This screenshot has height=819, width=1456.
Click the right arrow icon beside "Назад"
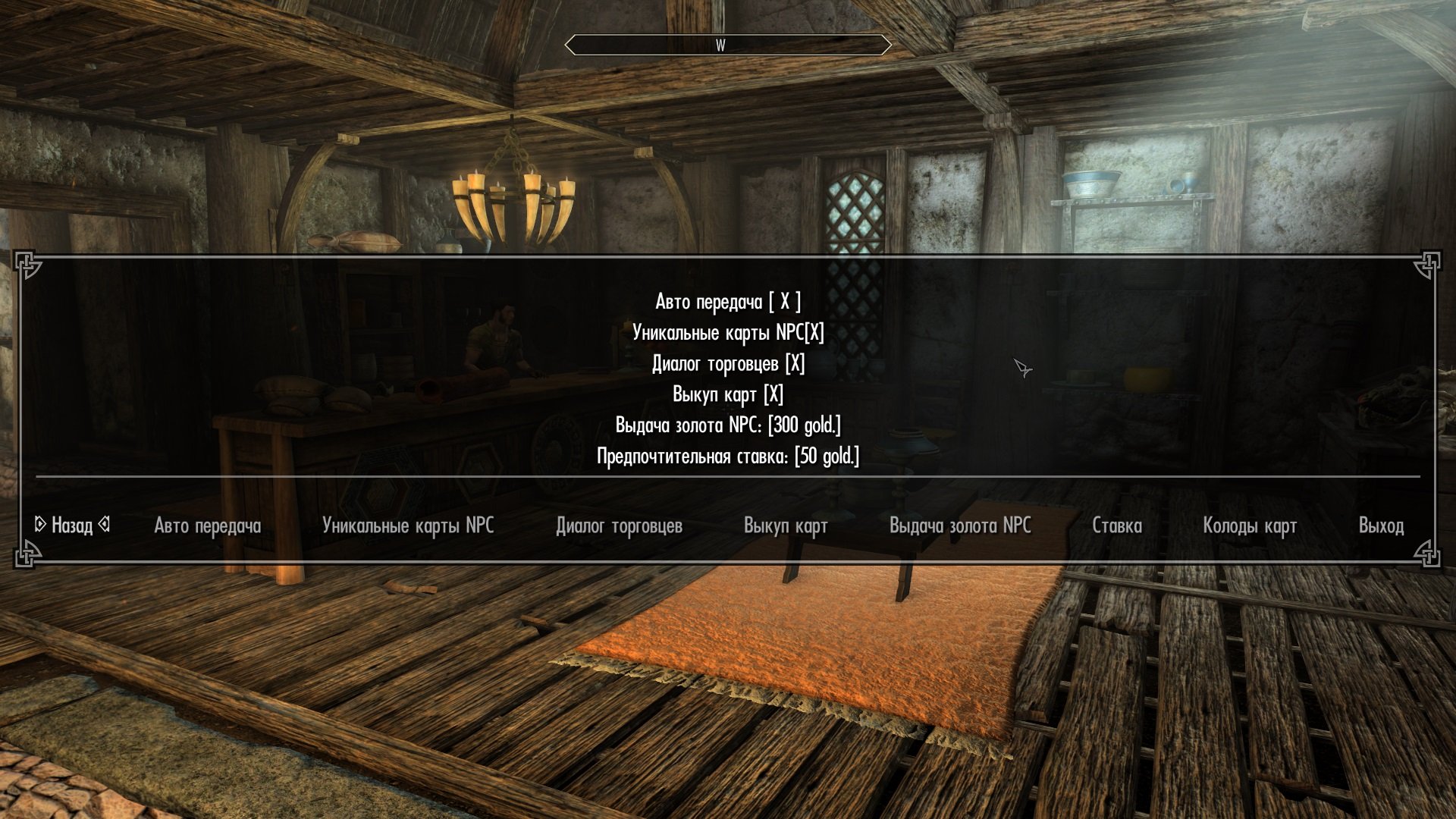point(105,523)
